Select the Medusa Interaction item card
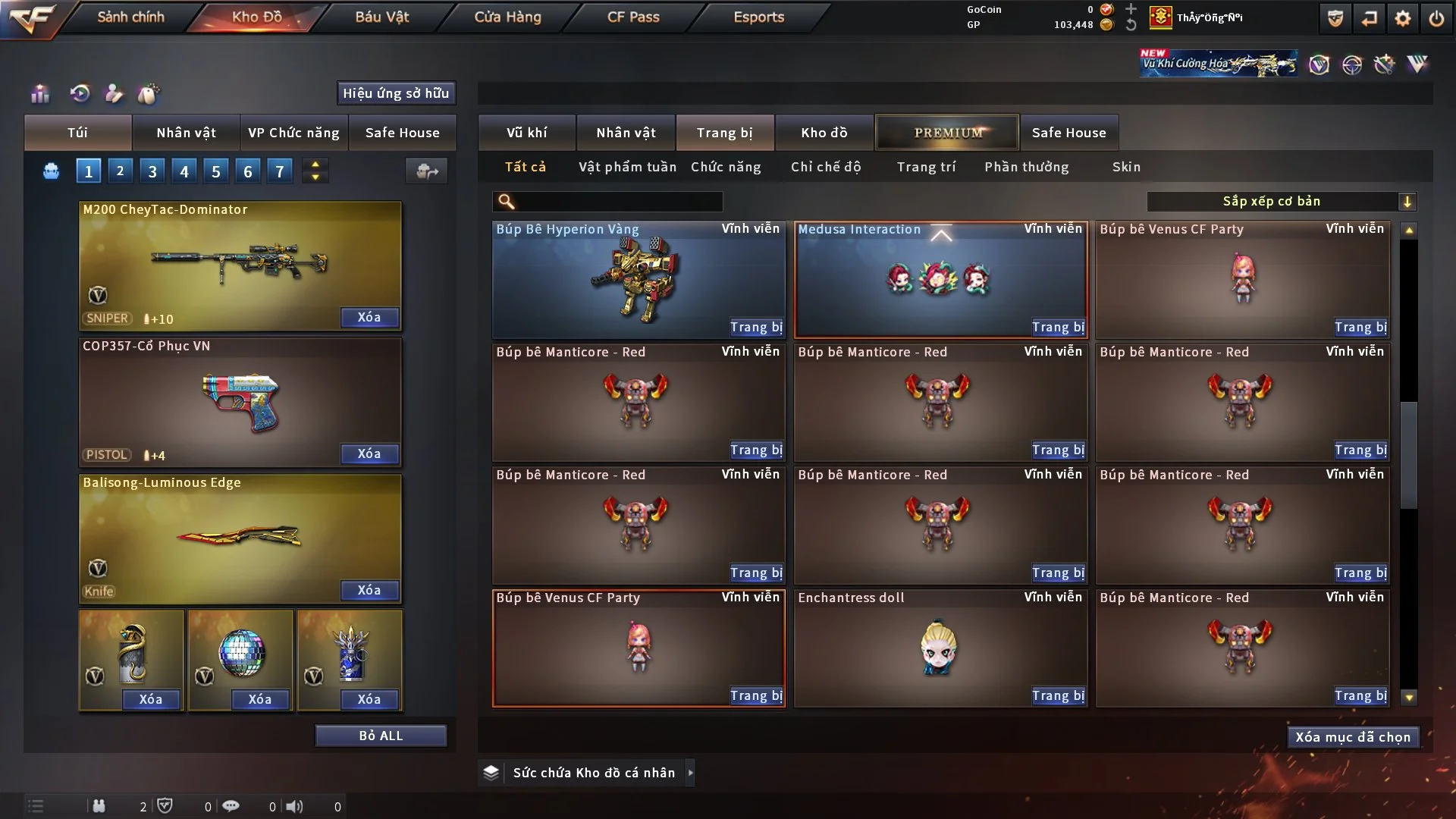The image size is (1456, 819). 940,279
